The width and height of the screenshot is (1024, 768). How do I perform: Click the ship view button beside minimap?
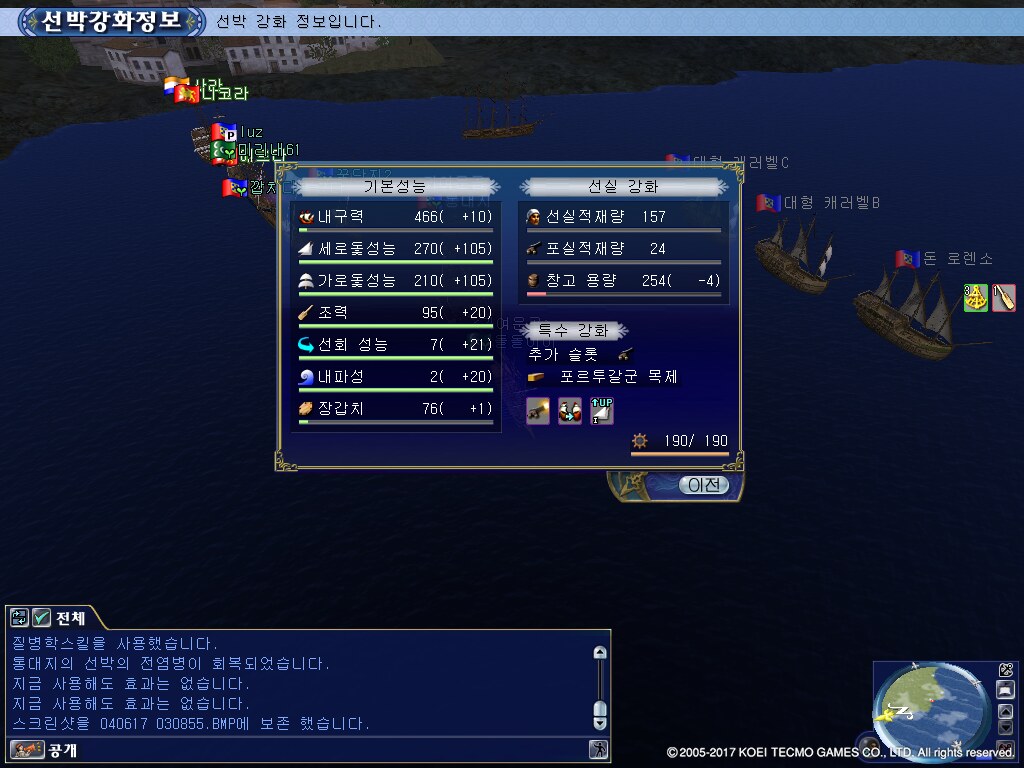(1006, 690)
